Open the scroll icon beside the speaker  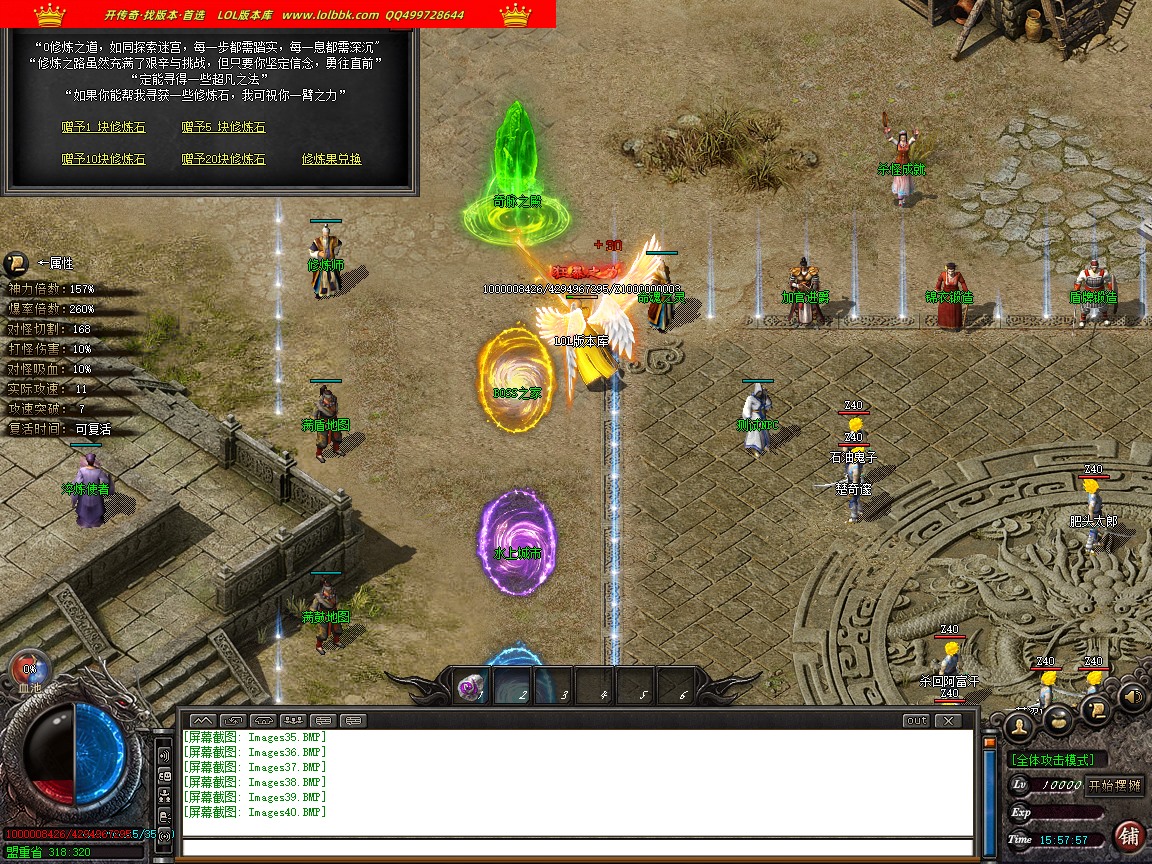pyautogui.click(x=1097, y=709)
